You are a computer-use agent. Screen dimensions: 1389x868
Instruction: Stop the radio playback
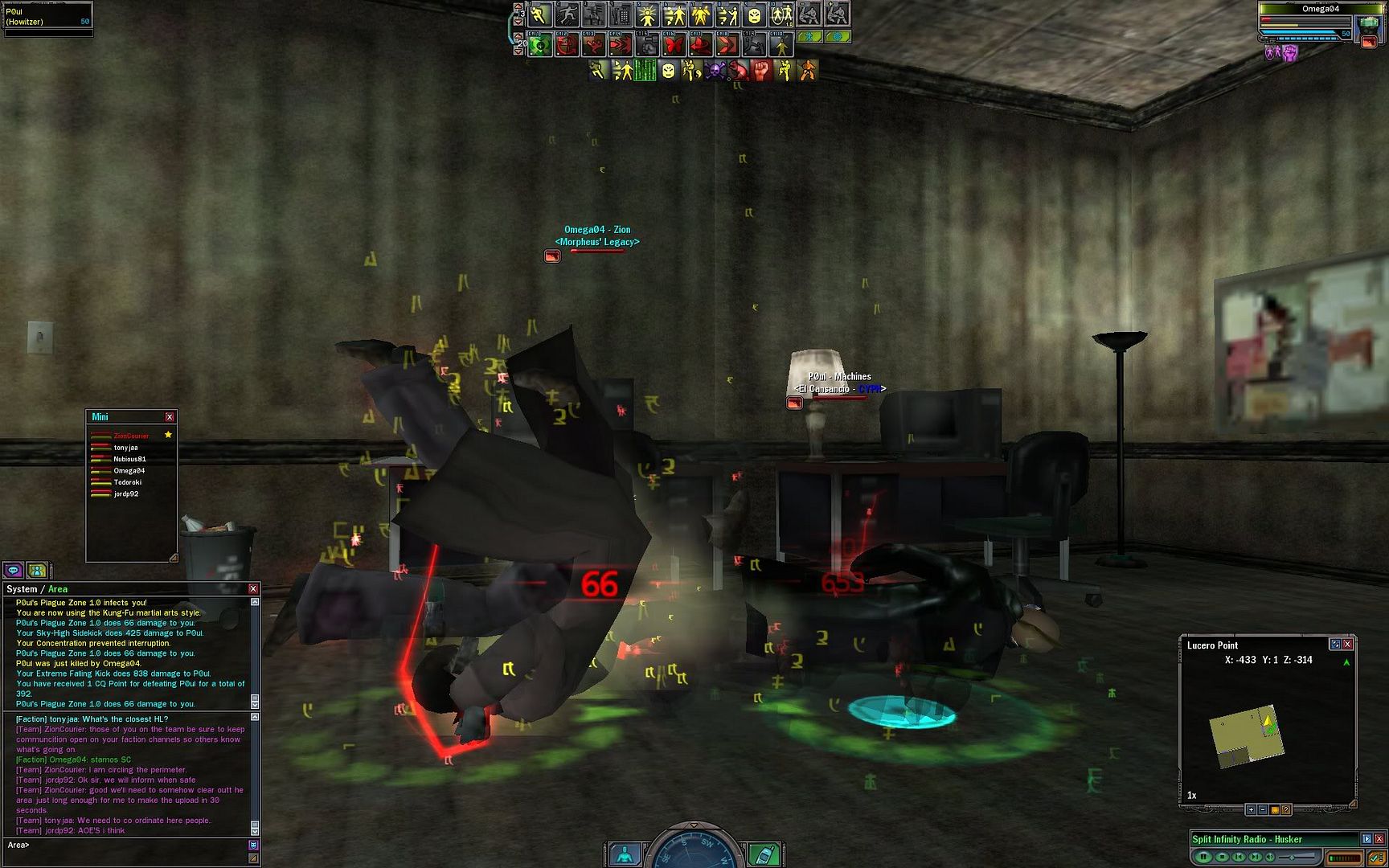1222,857
